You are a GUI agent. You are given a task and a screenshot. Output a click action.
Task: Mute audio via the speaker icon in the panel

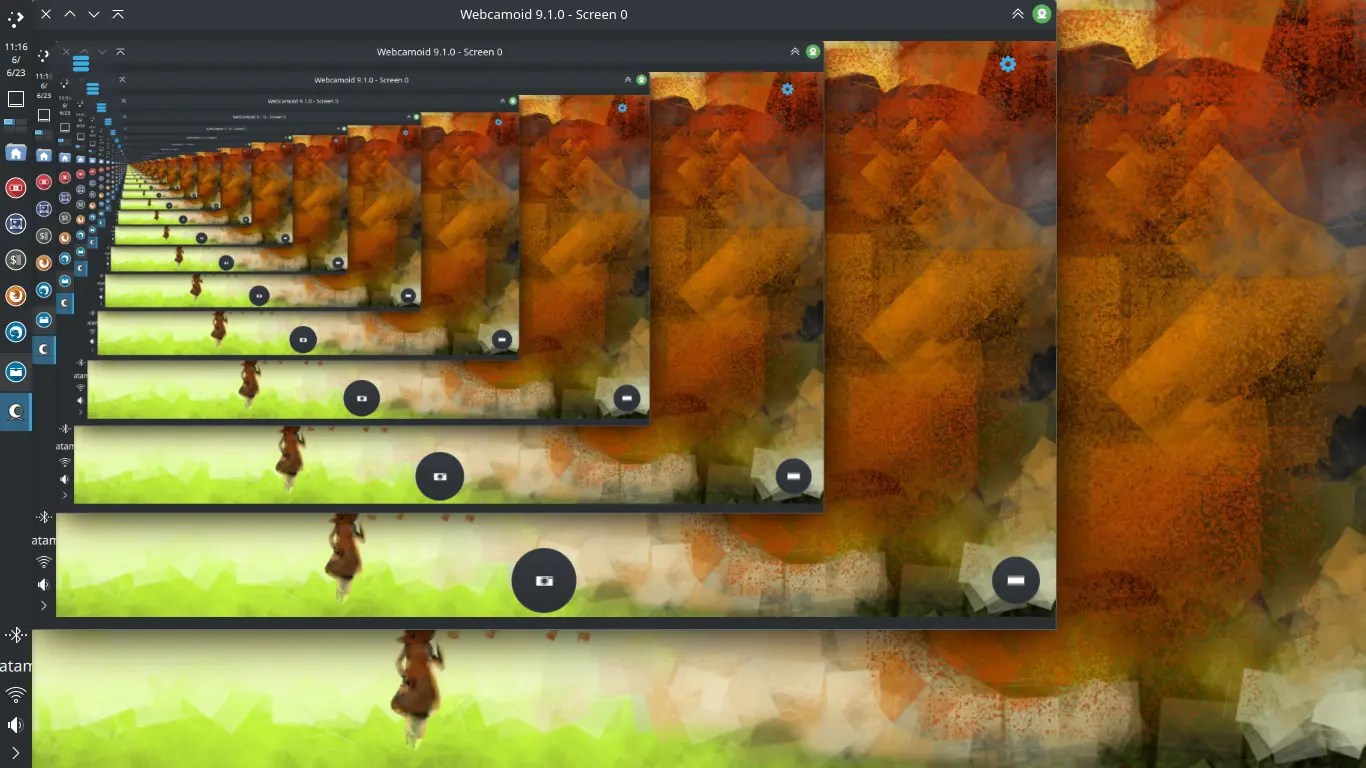click(x=15, y=724)
